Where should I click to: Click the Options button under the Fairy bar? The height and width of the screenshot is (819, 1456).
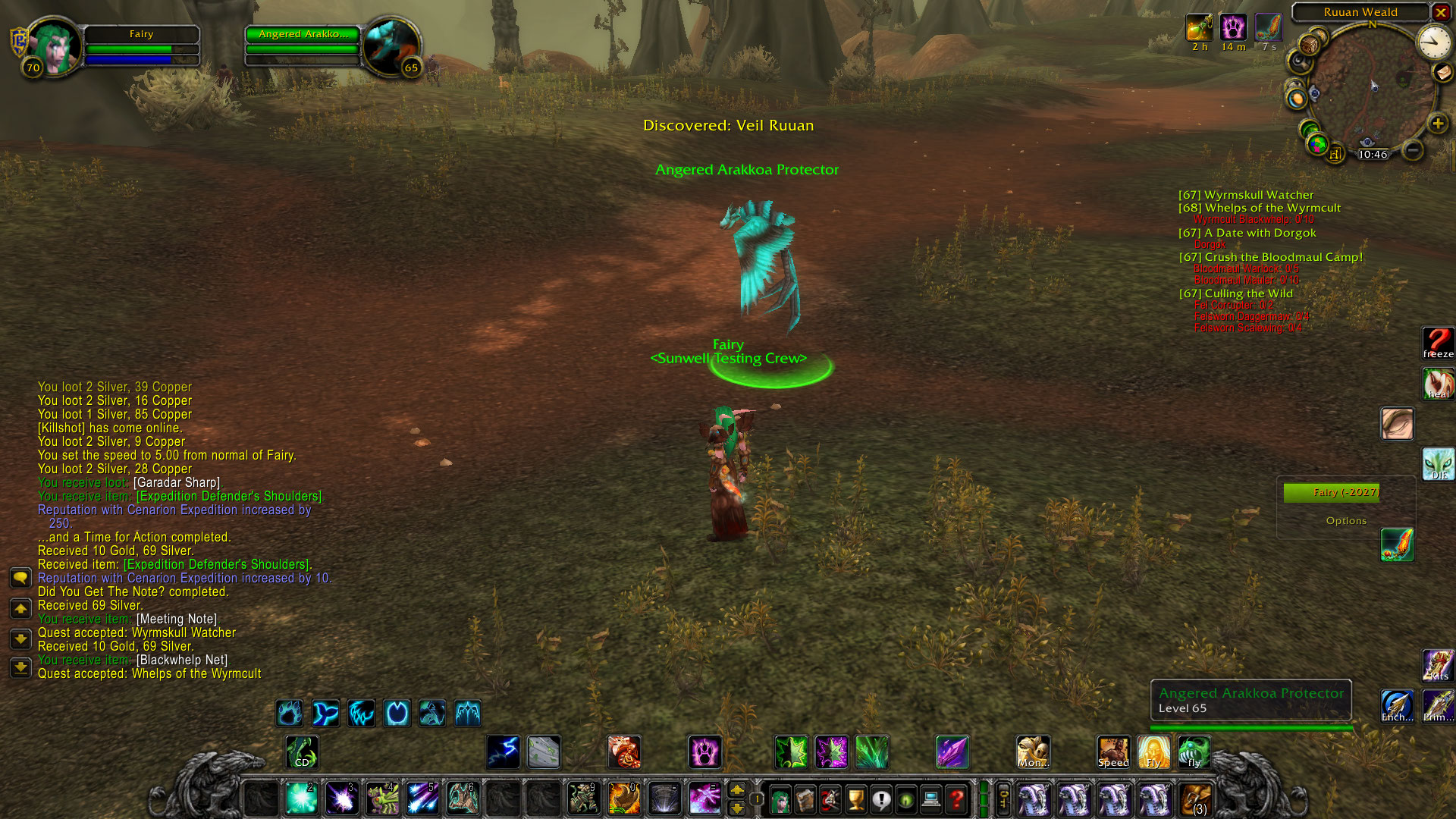coord(1348,520)
